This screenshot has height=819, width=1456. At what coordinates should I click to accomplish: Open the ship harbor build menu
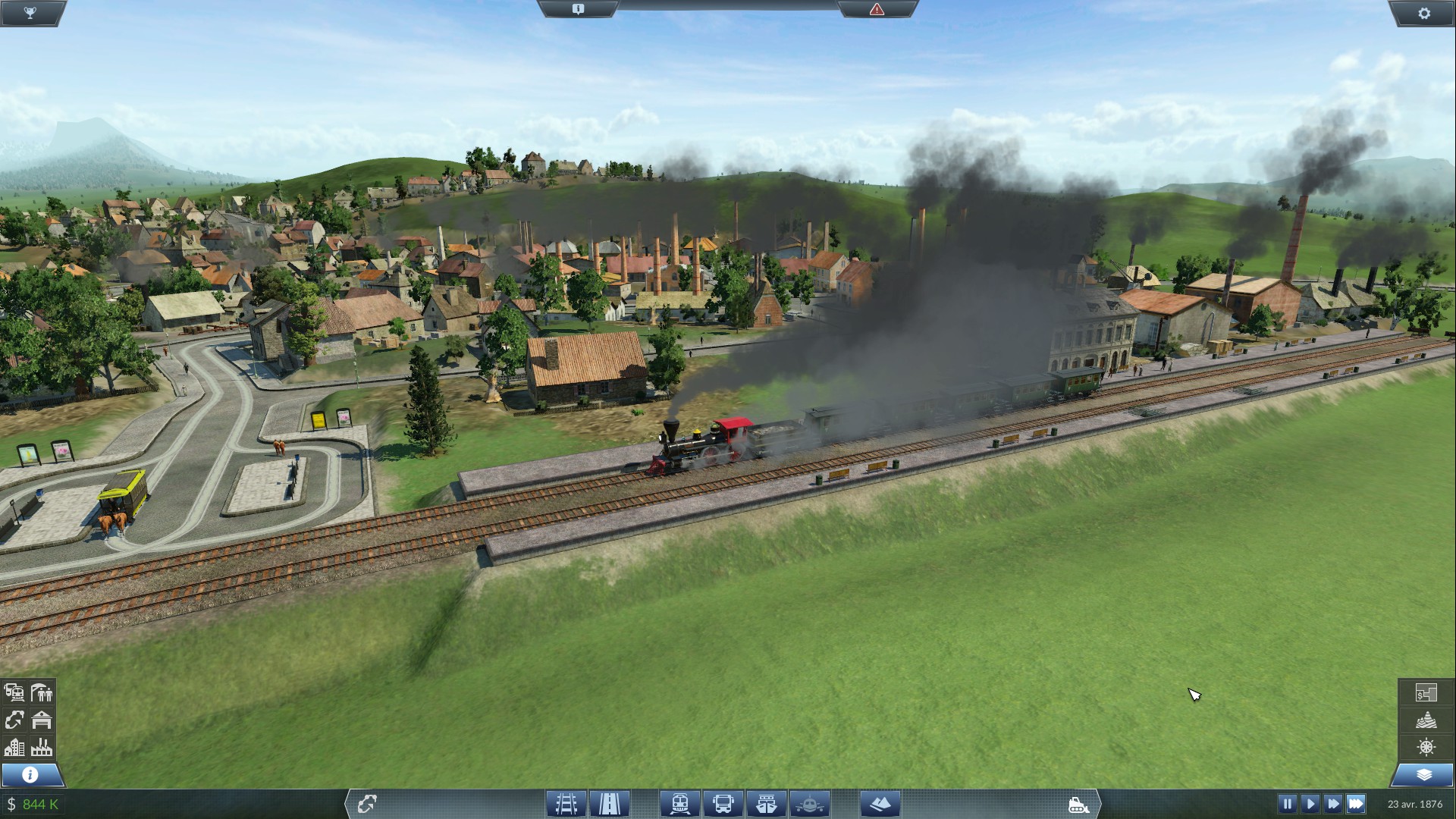[x=767, y=803]
